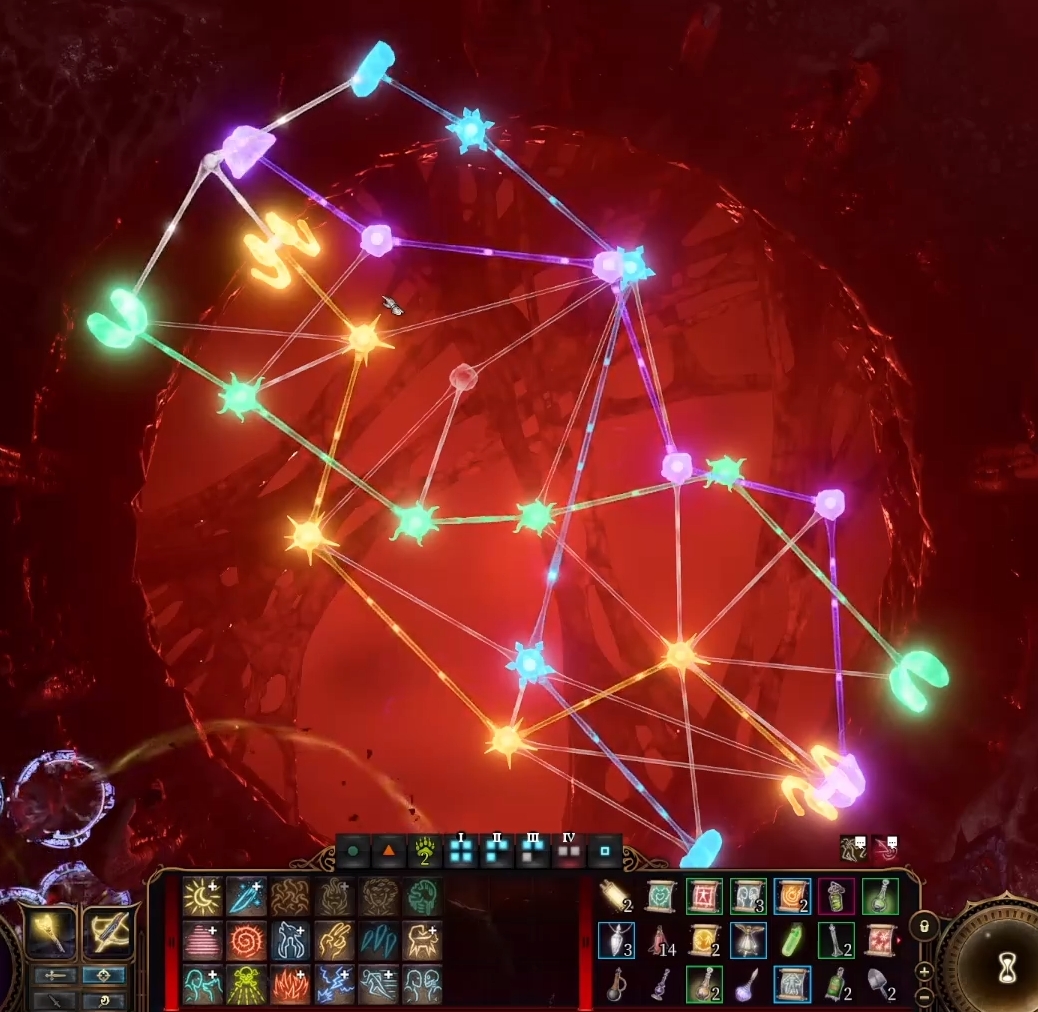Add a hotbar row with plus button
Screen dimensions: 1038x1012
(x=923, y=971)
